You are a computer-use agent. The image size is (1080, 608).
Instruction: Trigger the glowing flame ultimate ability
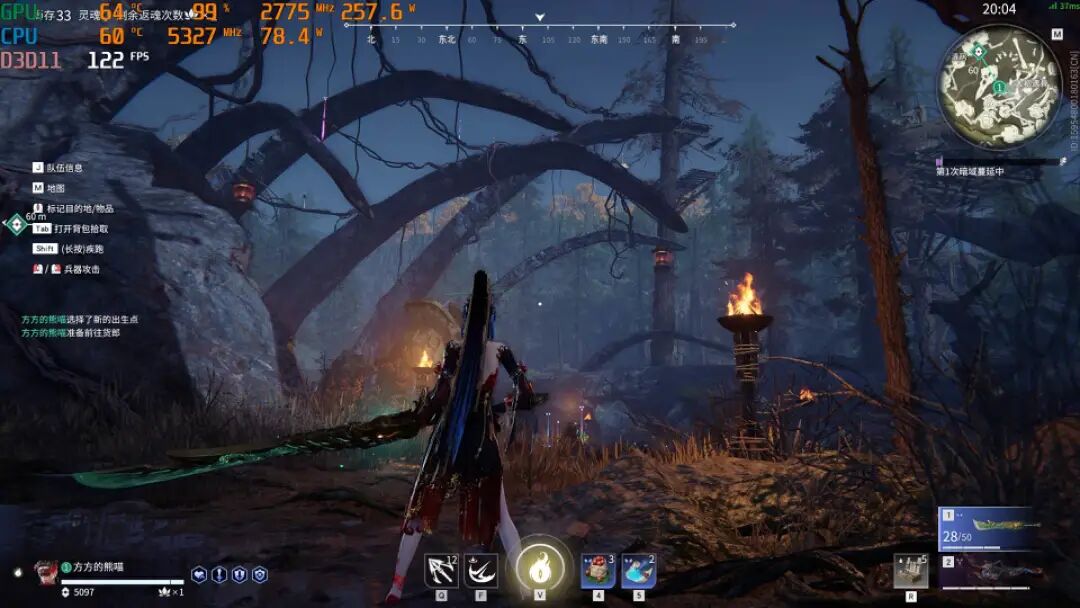click(540, 568)
